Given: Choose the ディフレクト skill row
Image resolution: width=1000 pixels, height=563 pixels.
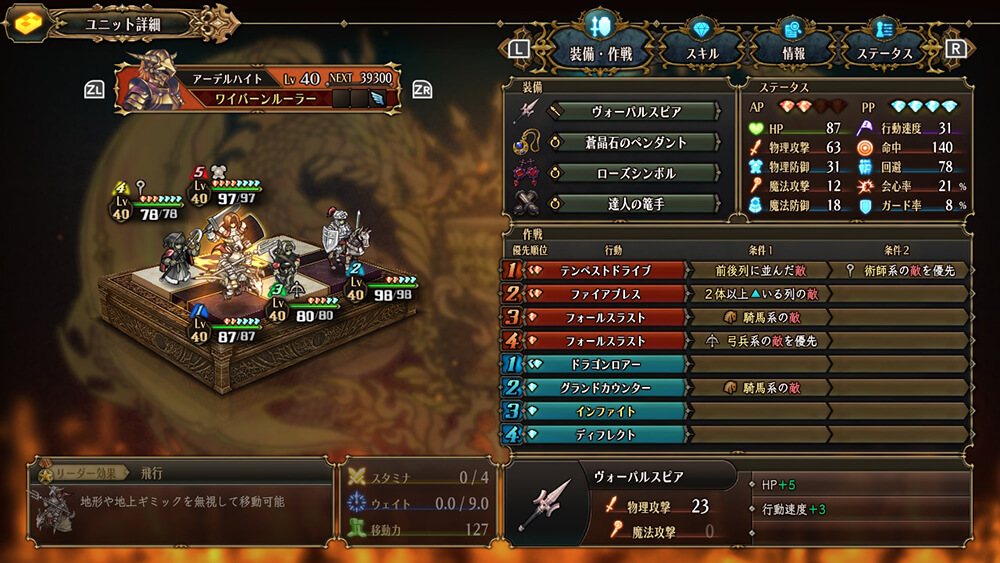Looking at the screenshot, I should coord(607,435).
